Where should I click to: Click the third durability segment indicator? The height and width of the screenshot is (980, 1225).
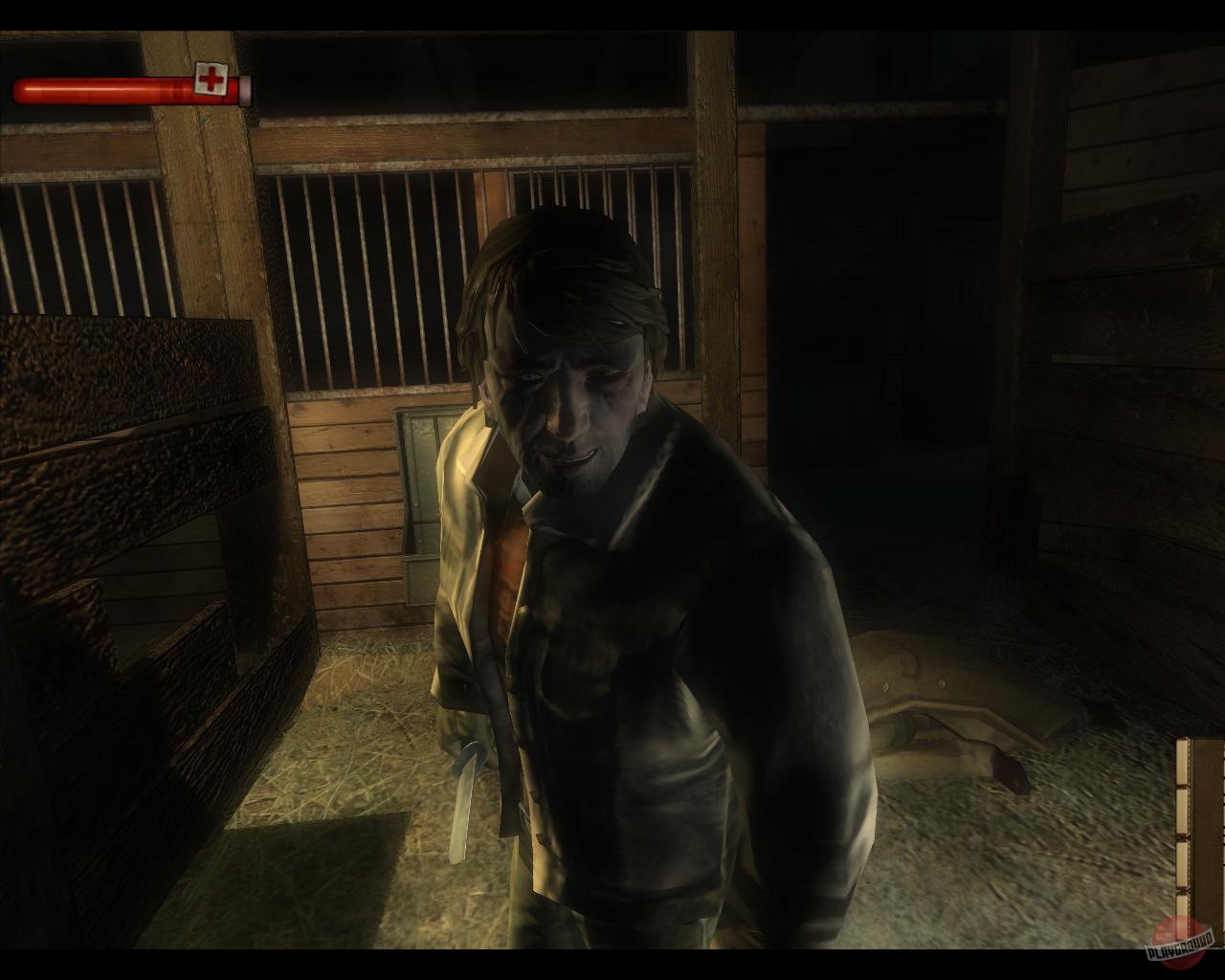[x=1183, y=863]
